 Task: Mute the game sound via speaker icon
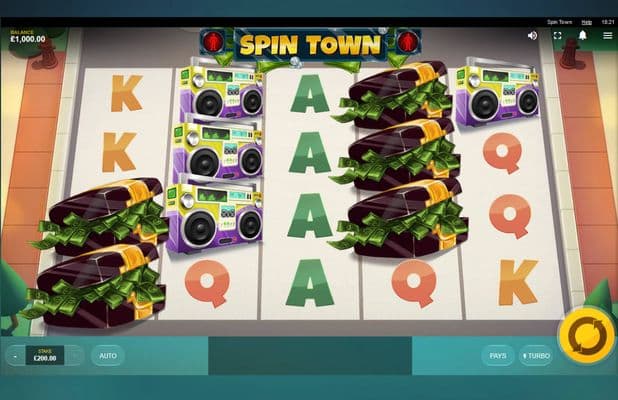532,35
